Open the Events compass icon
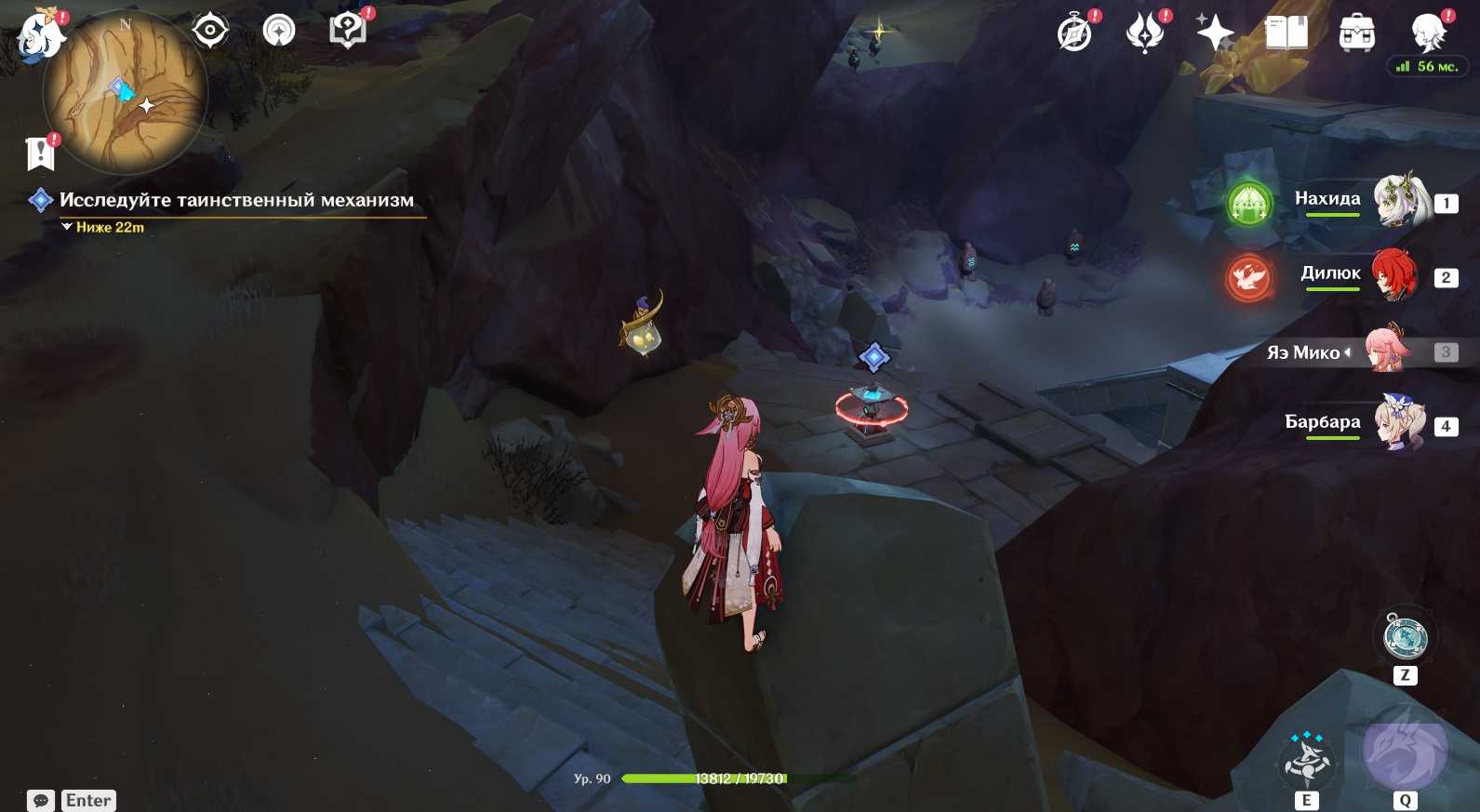1480x812 pixels. coord(1074,33)
